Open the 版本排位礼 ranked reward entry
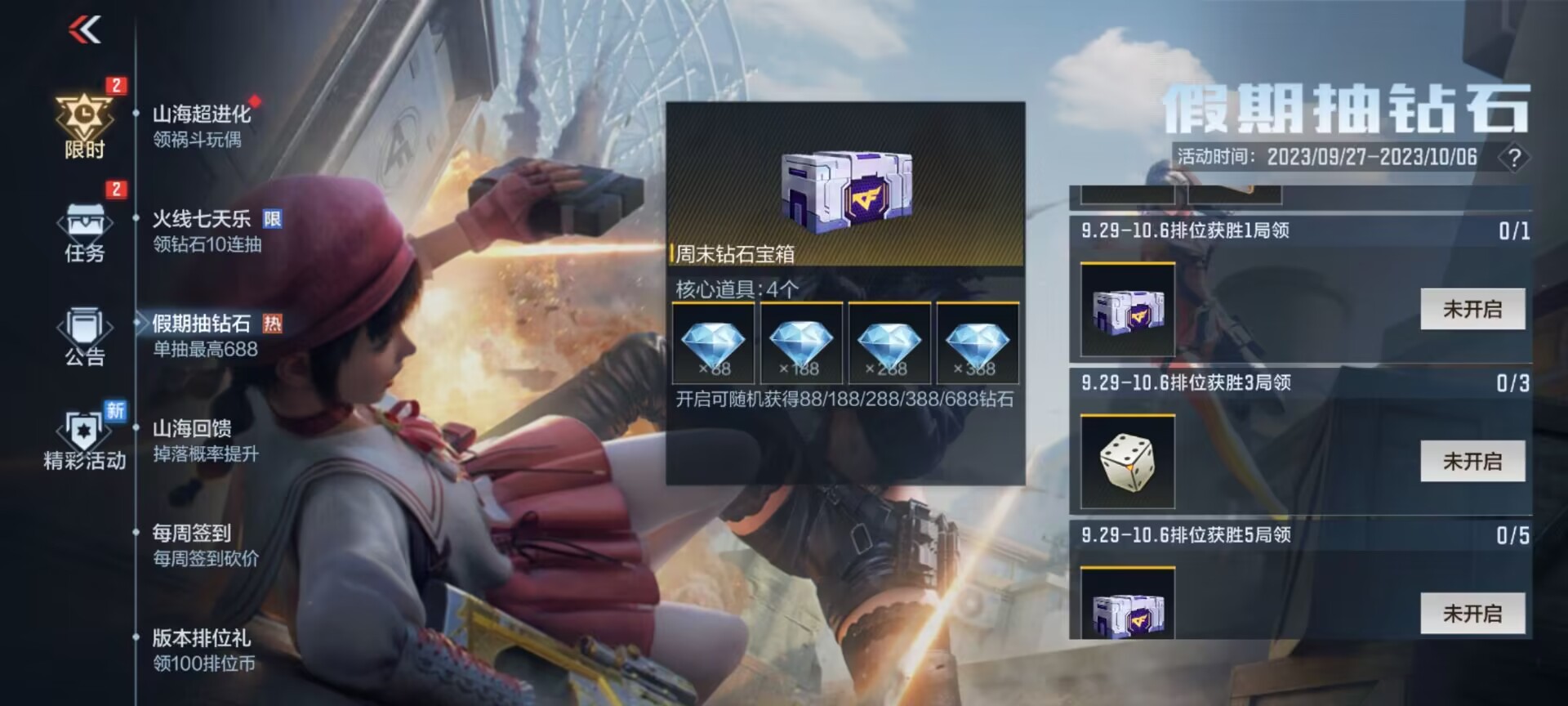The width and height of the screenshot is (1568, 706). pyautogui.click(x=204, y=650)
